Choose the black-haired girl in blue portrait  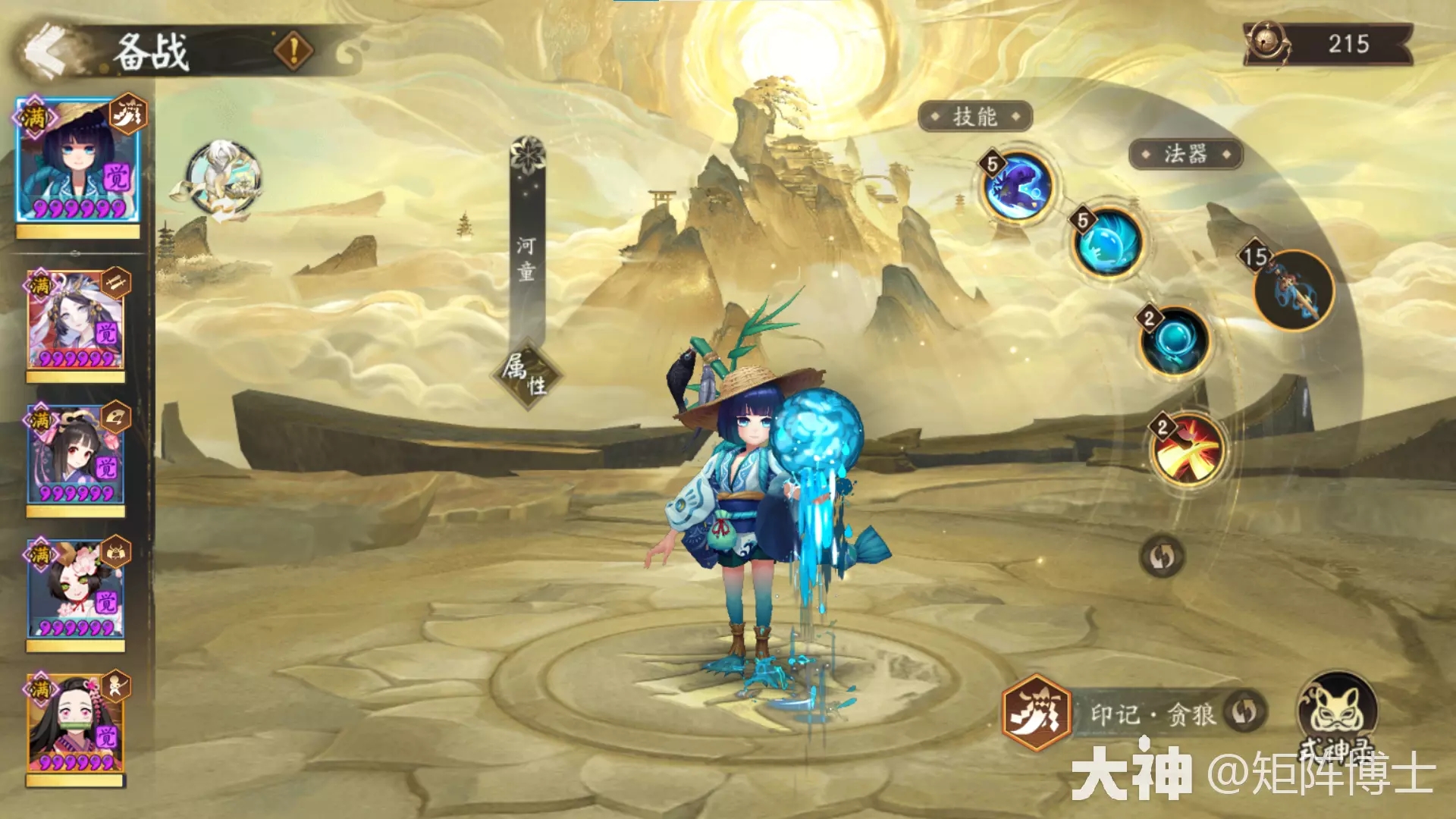point(75,456)
